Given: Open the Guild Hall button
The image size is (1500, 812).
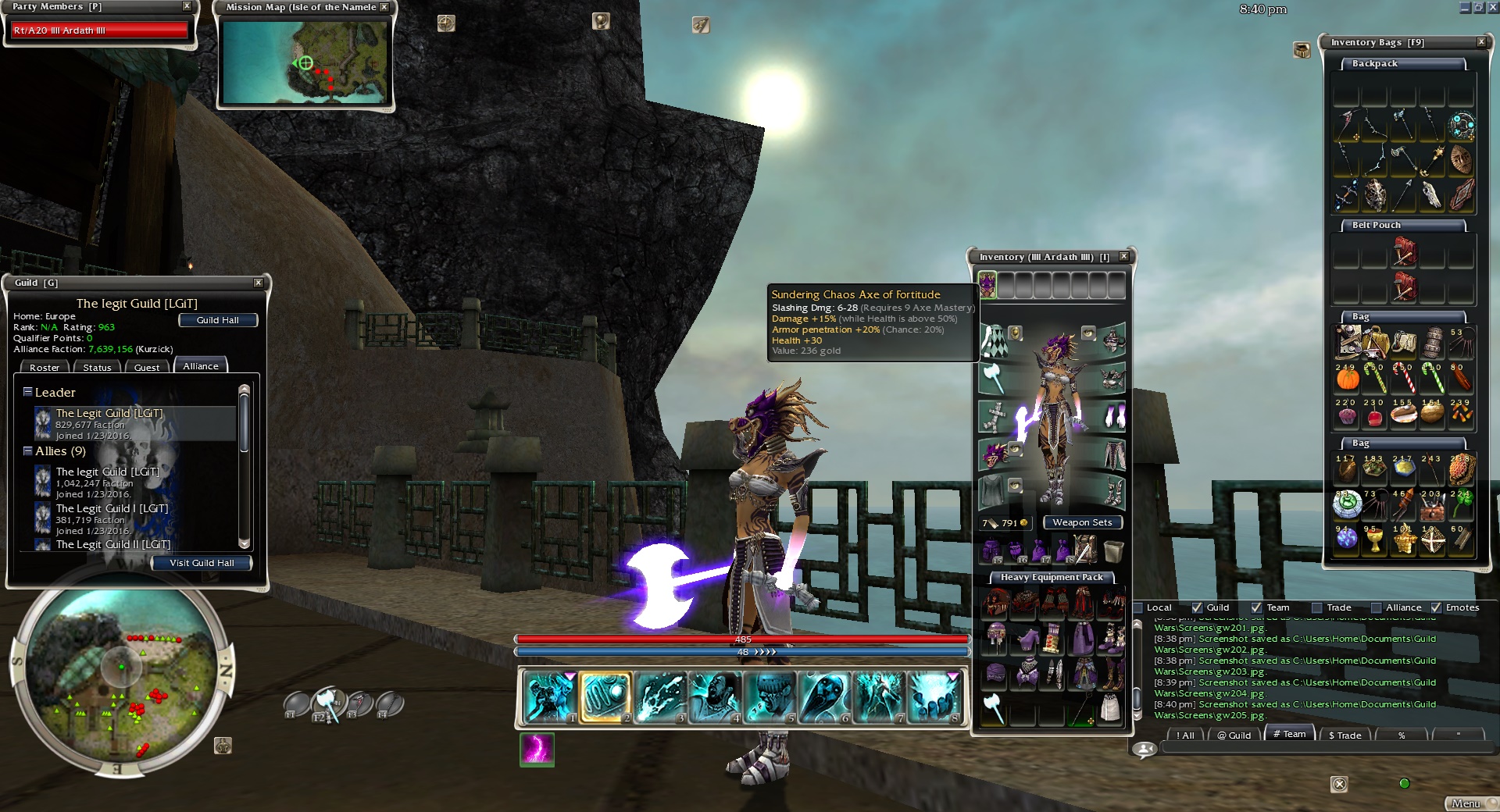Looking at the screenshot, I should (x=217, y=320).
